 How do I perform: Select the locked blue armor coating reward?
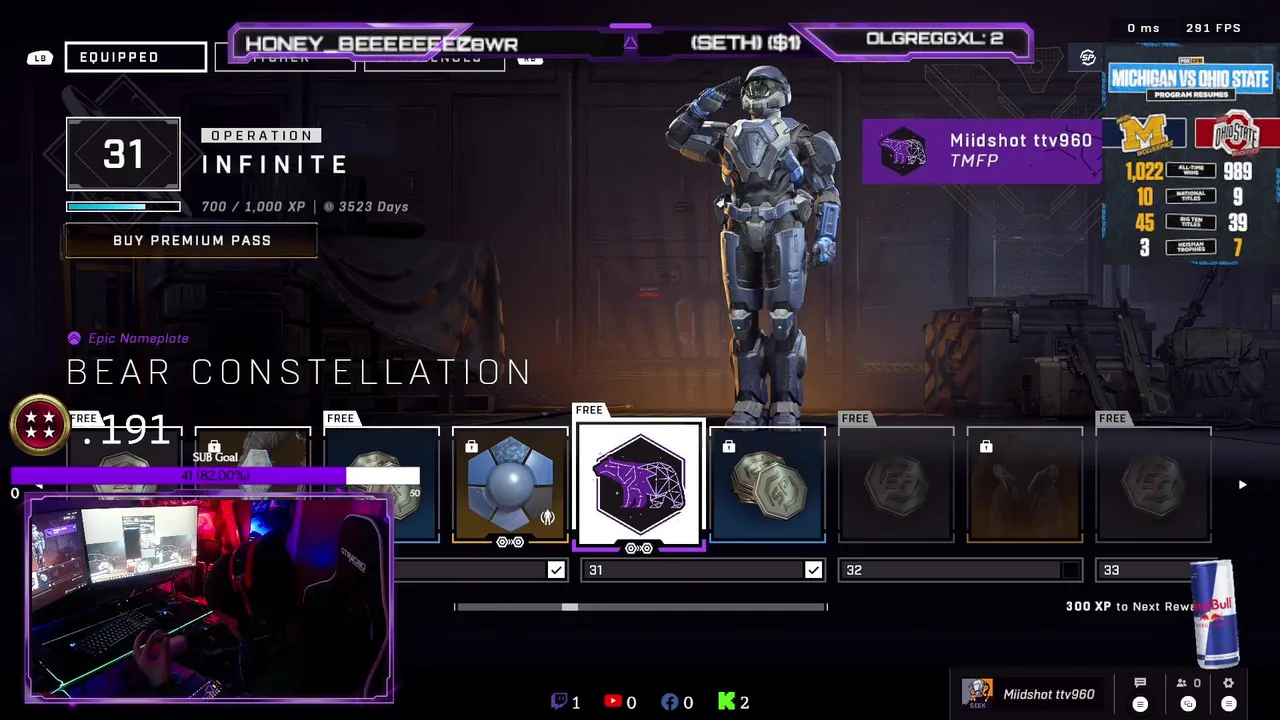[x=510, y=486]
